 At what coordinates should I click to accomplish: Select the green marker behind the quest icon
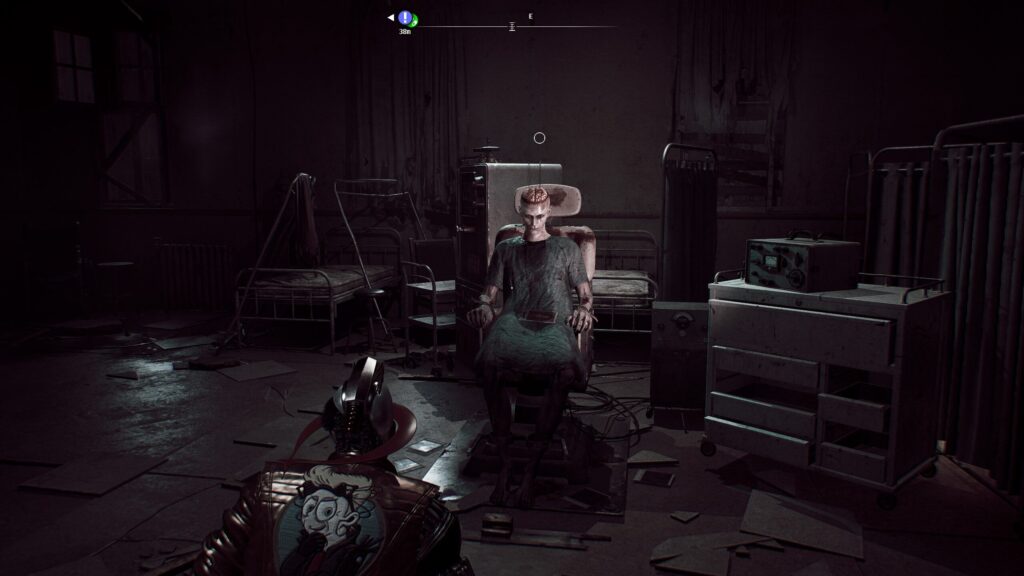[414, 21]
